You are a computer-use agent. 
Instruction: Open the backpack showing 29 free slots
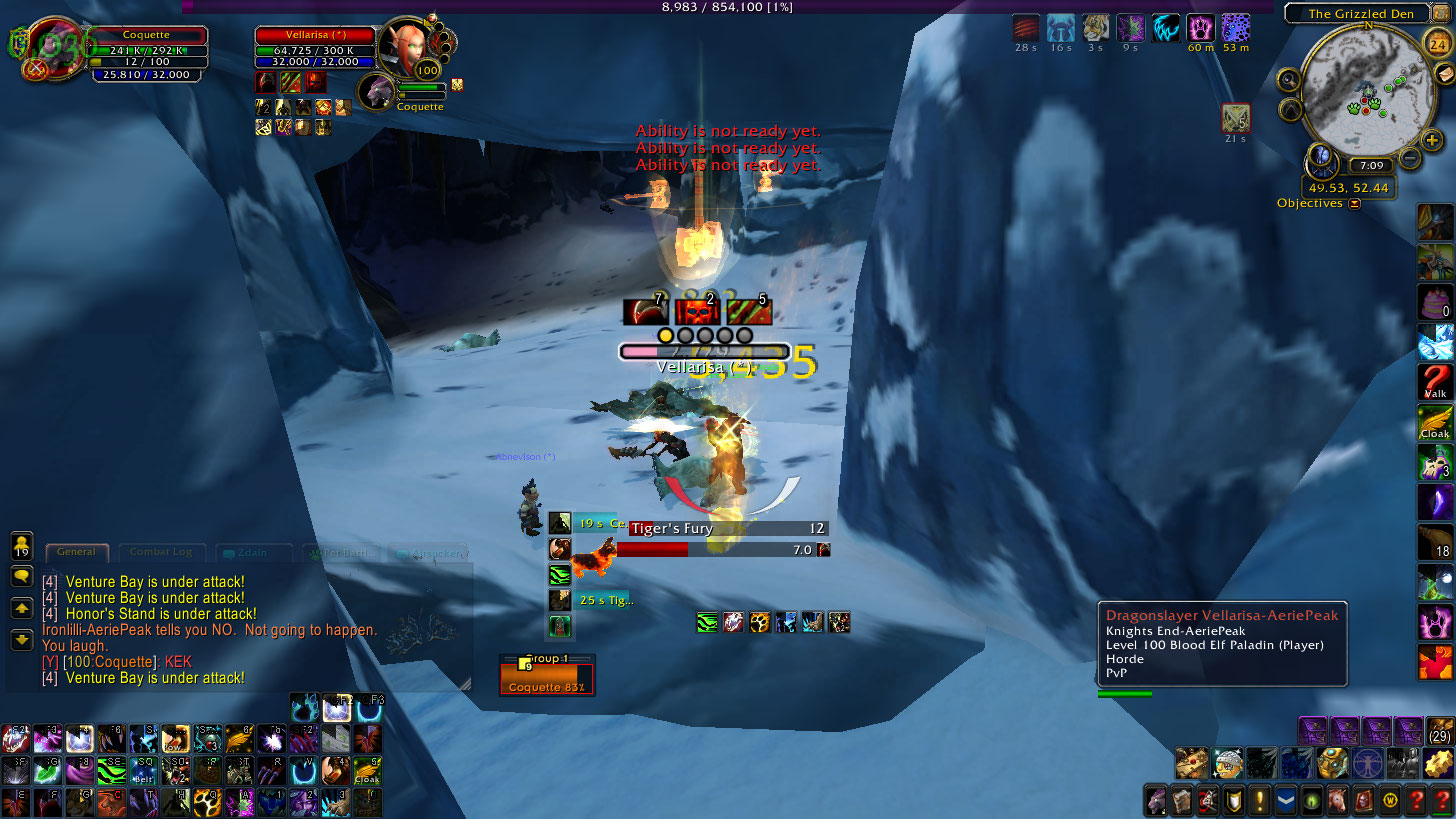coord(1440,731)
